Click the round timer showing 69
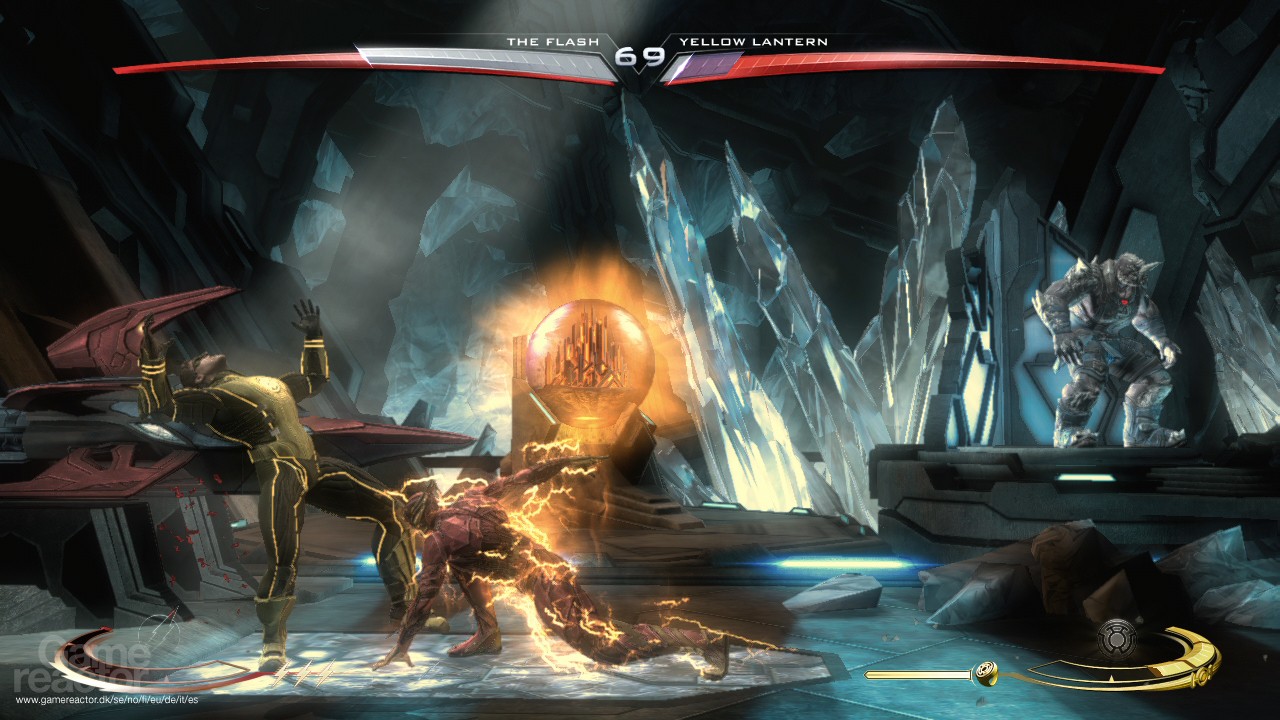The height and width of the screenshot is (720, 1280). tap(640, 57)
